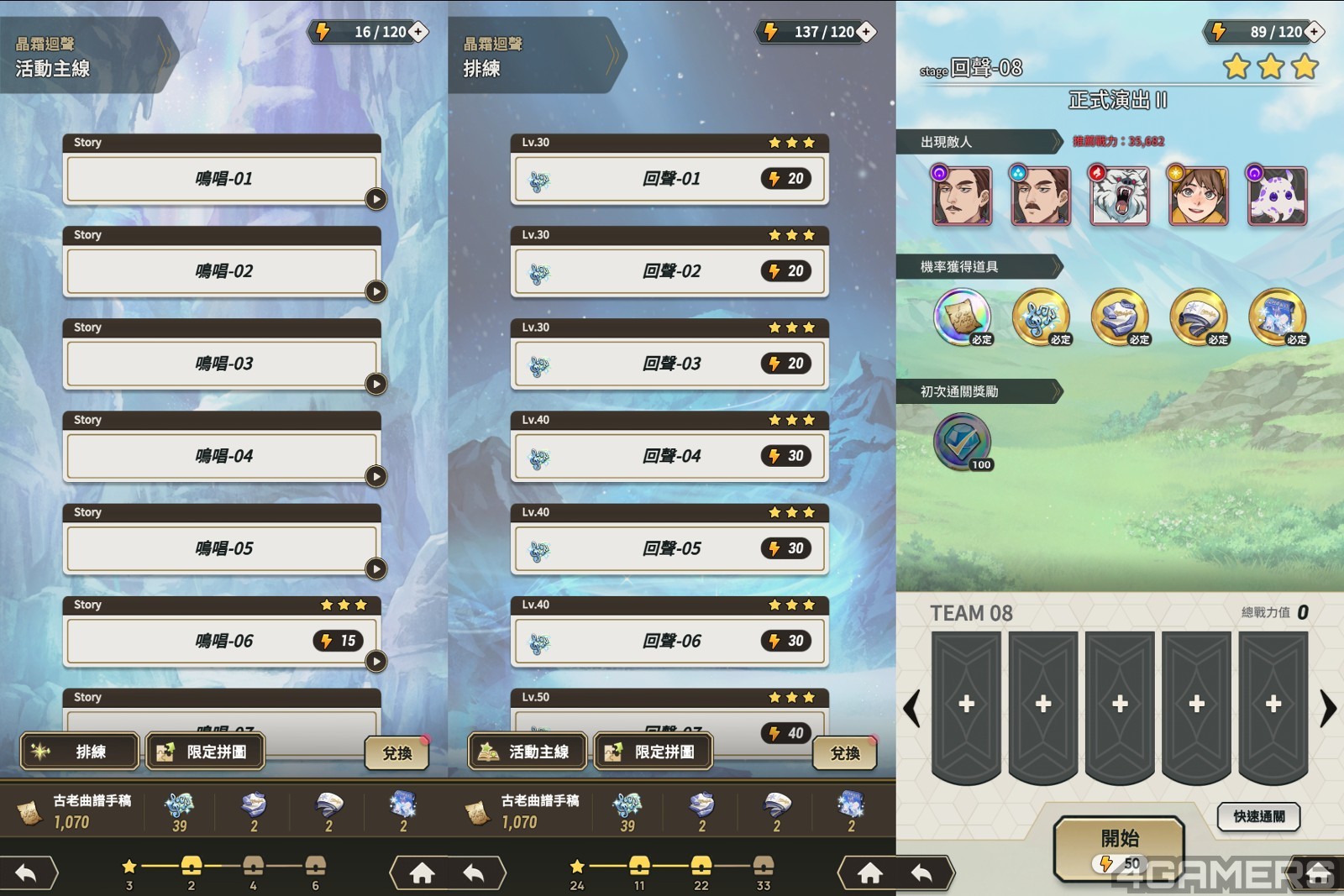
Task: Open the 2-star reward chest
Action: tap(192, 867)
